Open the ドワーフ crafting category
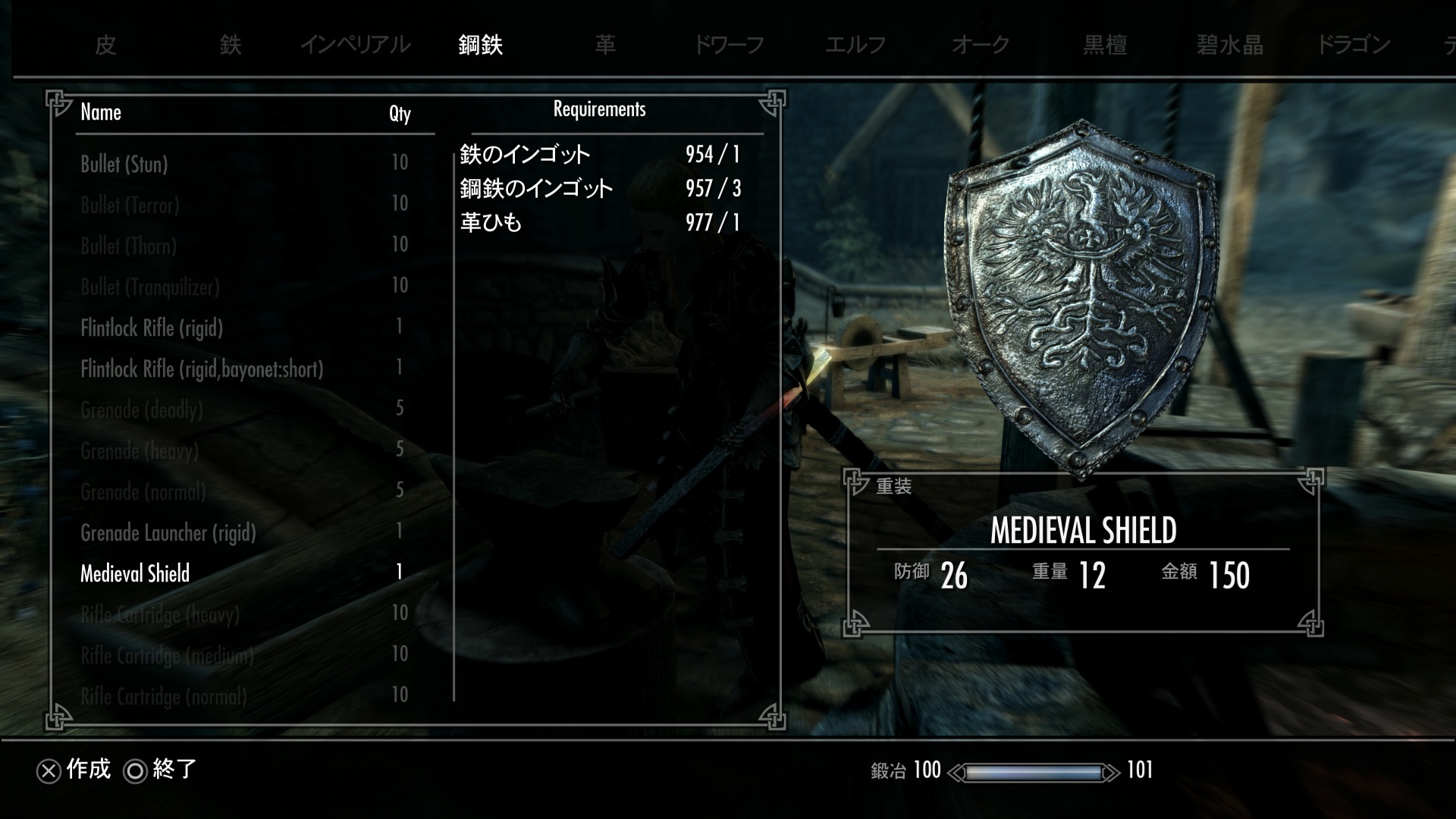Screen dimensions: 1456x819 729,45
